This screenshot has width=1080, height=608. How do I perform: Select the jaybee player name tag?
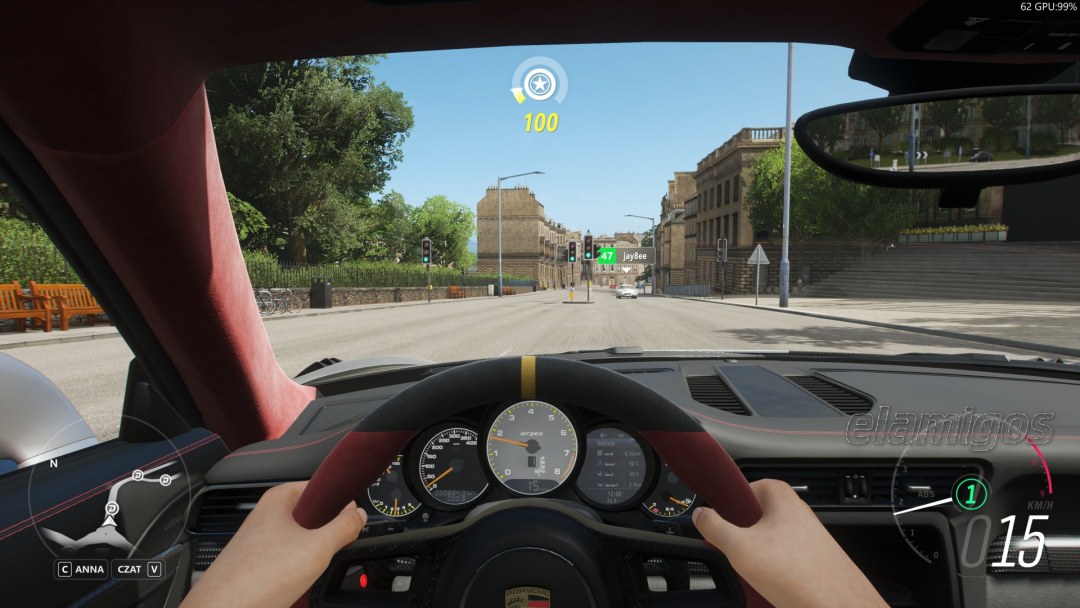point(635,256)
